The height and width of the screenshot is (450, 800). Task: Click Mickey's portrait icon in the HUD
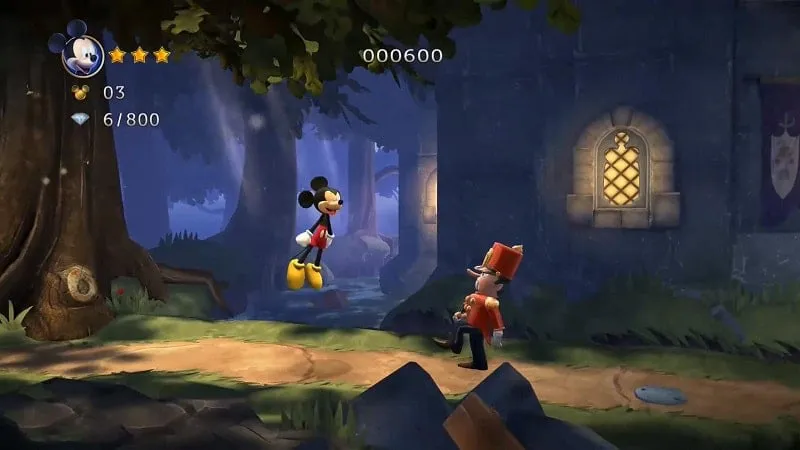(82, 52)
